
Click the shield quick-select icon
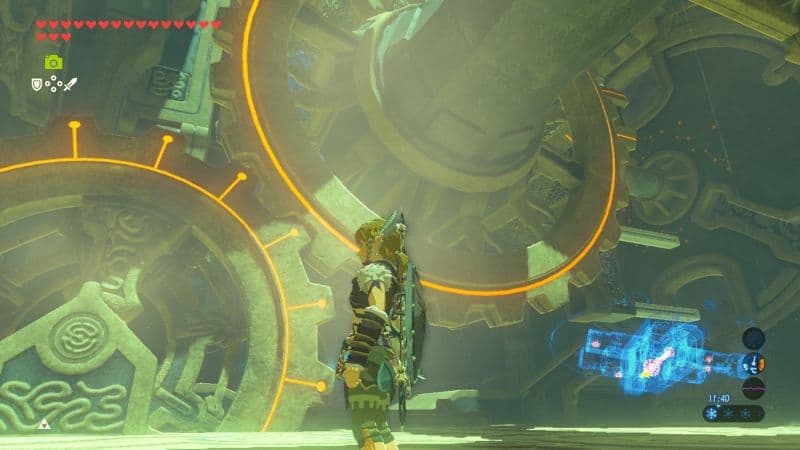click(37, 84)
